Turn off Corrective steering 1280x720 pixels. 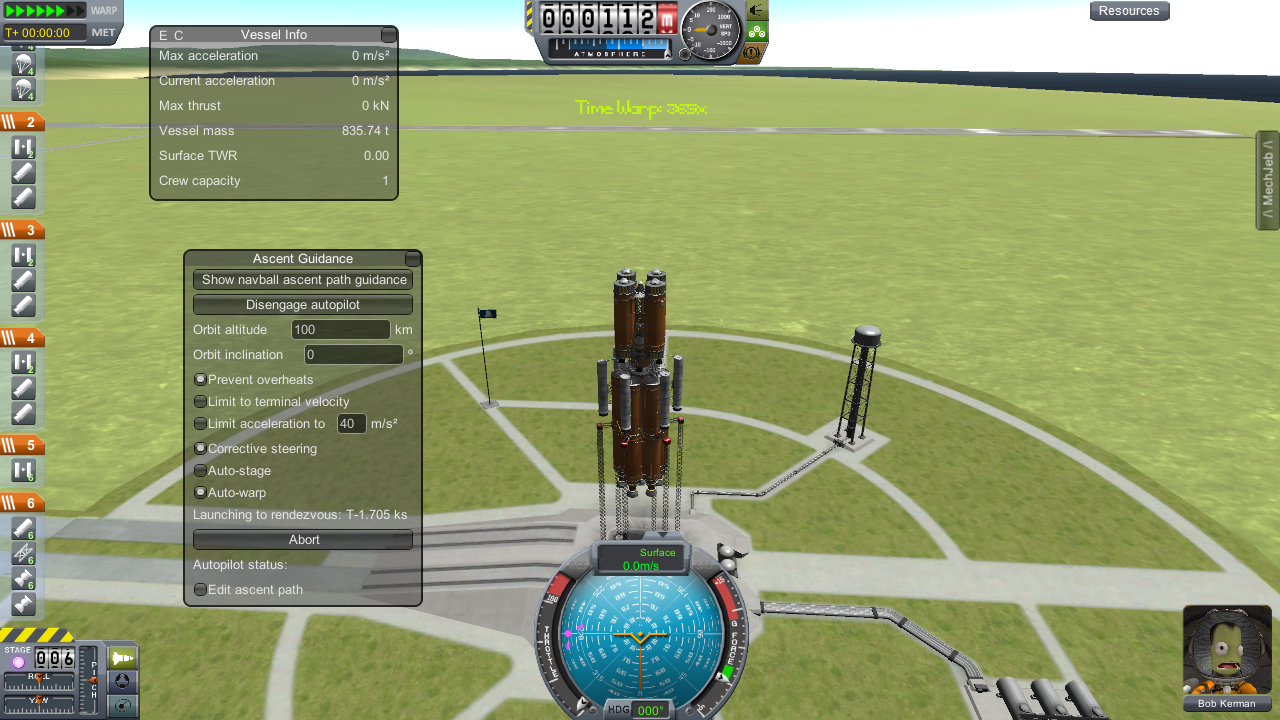point(201,449)
